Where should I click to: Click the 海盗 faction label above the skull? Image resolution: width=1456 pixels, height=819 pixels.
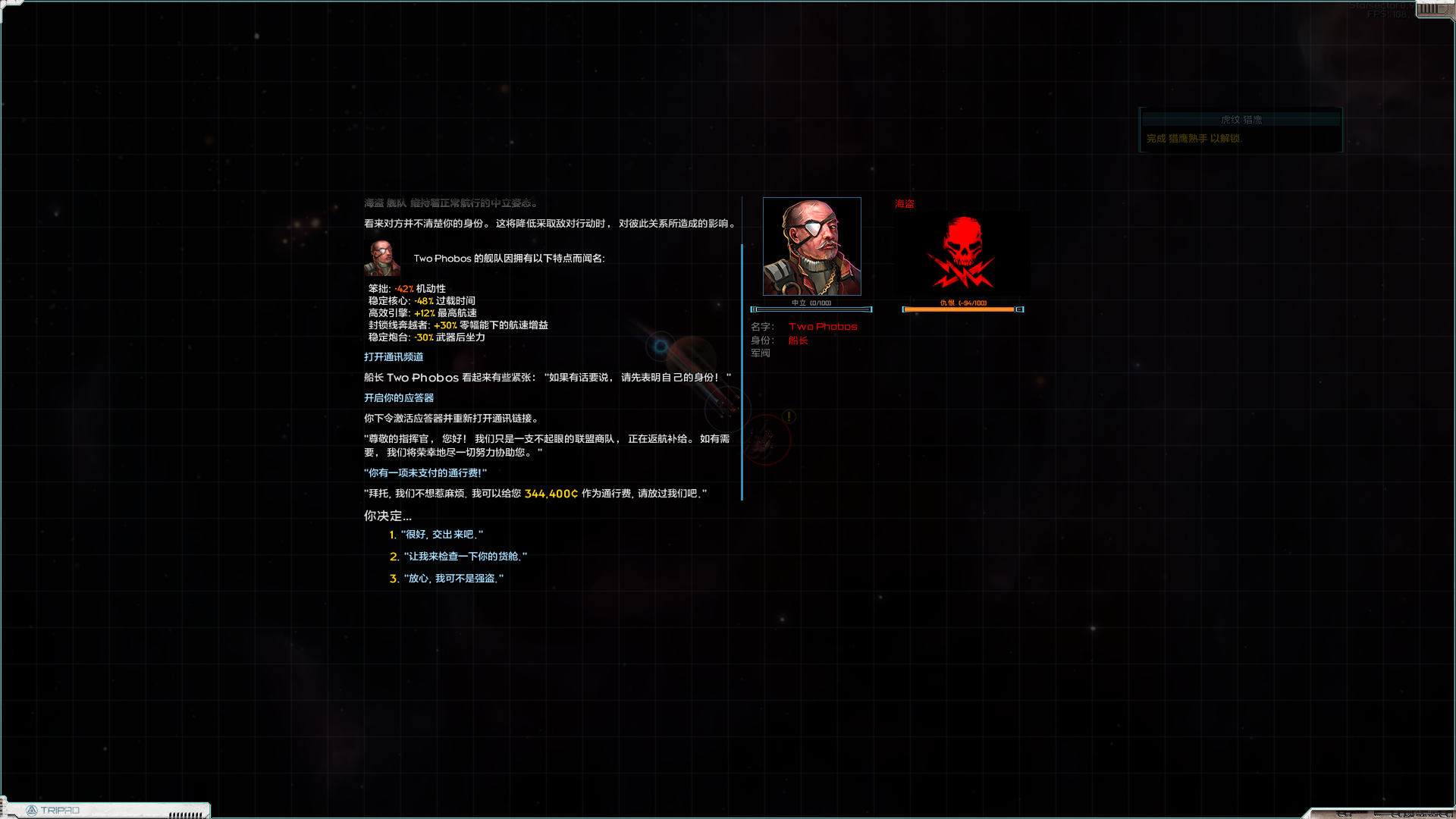[904, 203]
